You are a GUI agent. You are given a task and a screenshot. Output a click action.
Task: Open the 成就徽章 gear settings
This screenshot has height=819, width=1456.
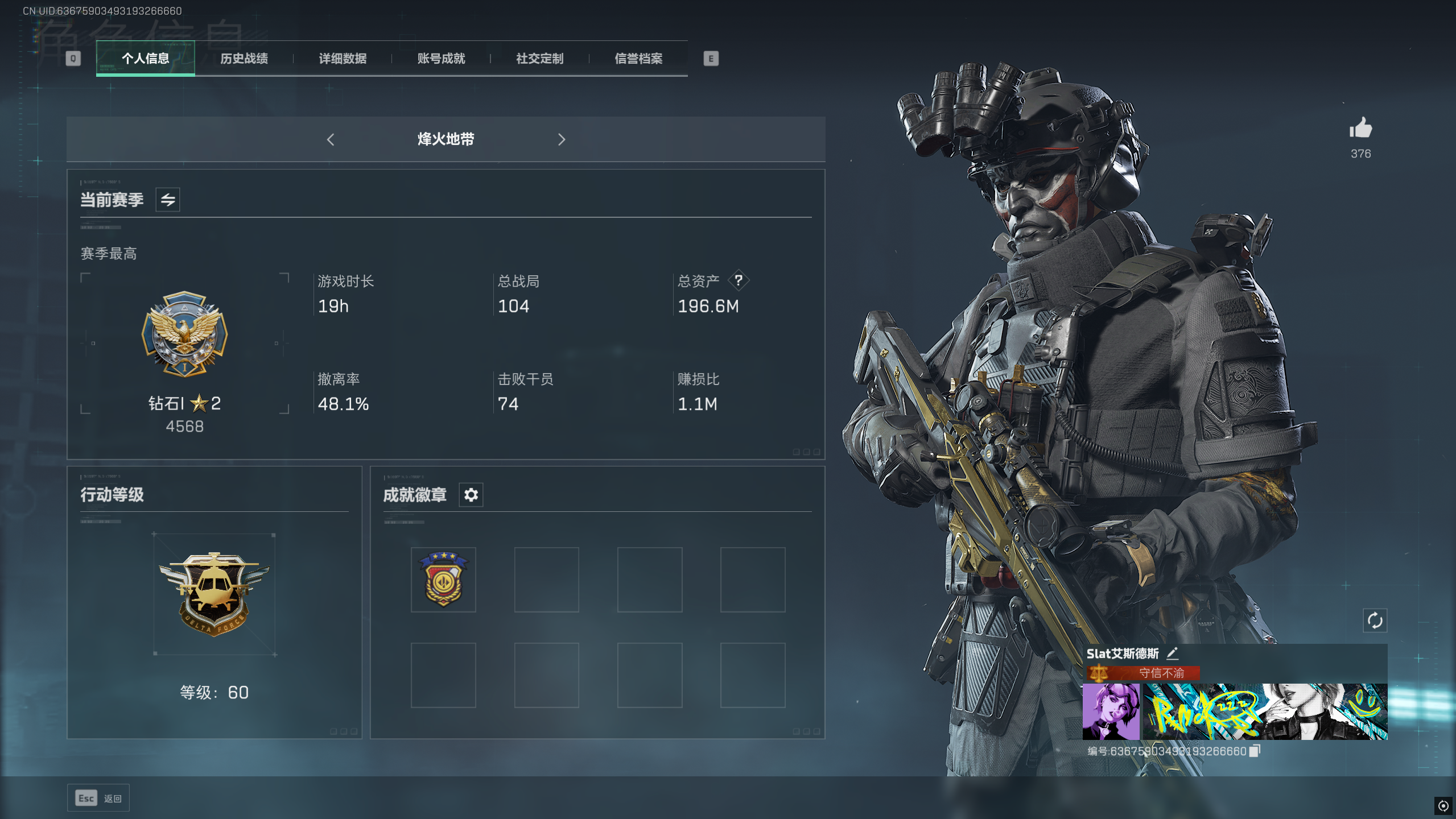click(x=471, y=495)
